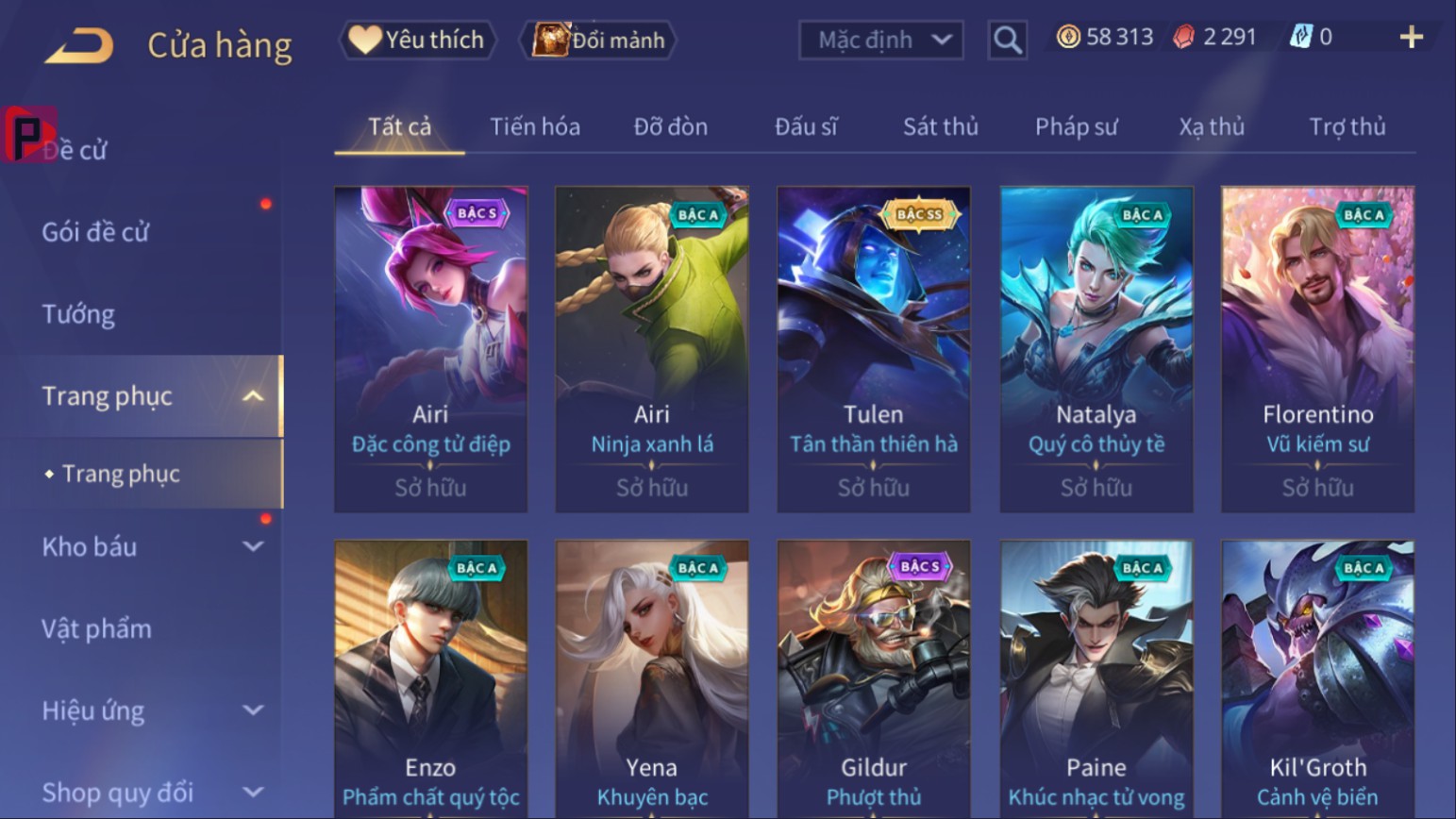Switch to the Xạ thủ tab
This screenshot has width=1456, height=819.
click(x=1212, y=126)
